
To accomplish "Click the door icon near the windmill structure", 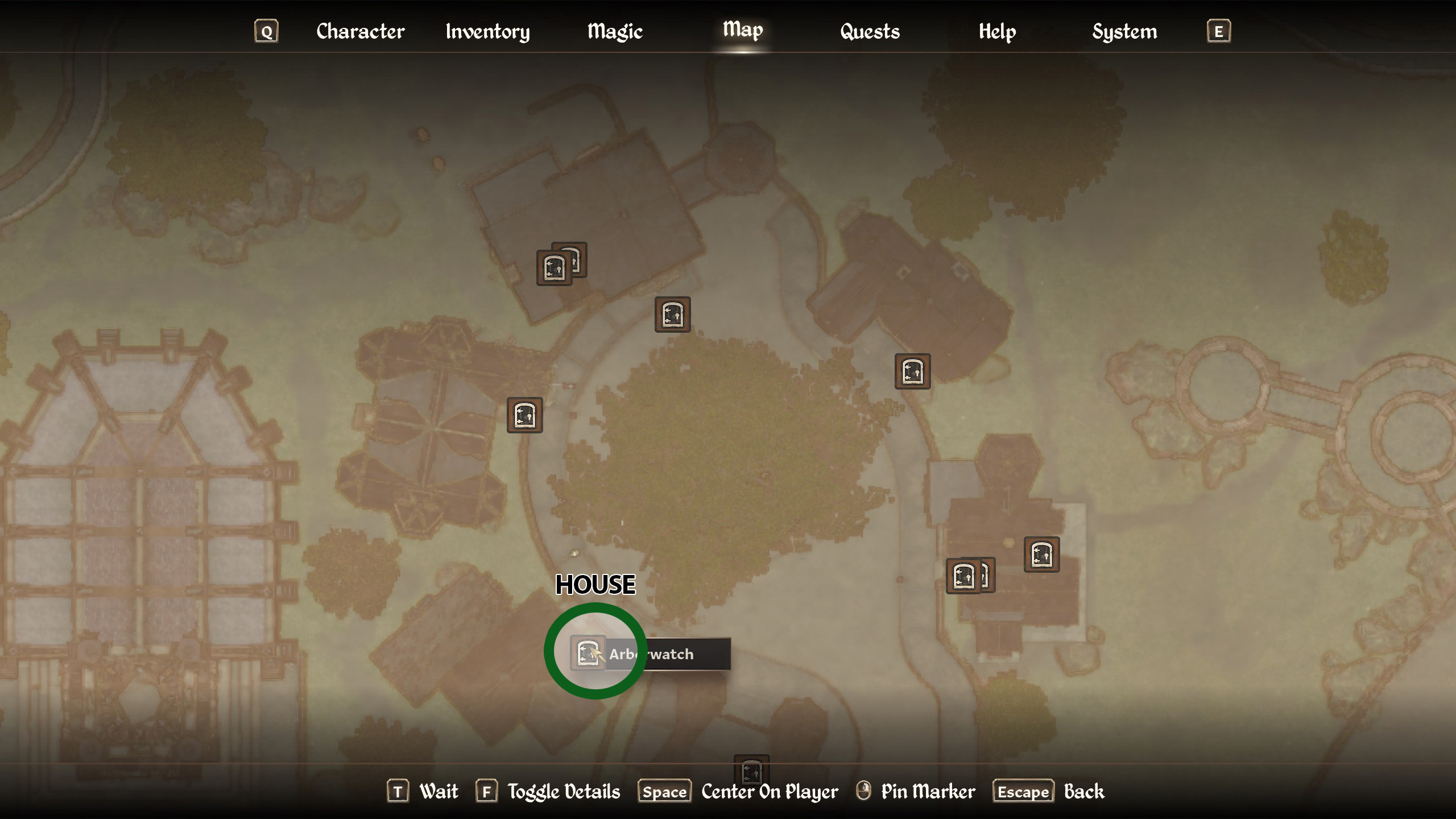I will [x=524, y=415].
